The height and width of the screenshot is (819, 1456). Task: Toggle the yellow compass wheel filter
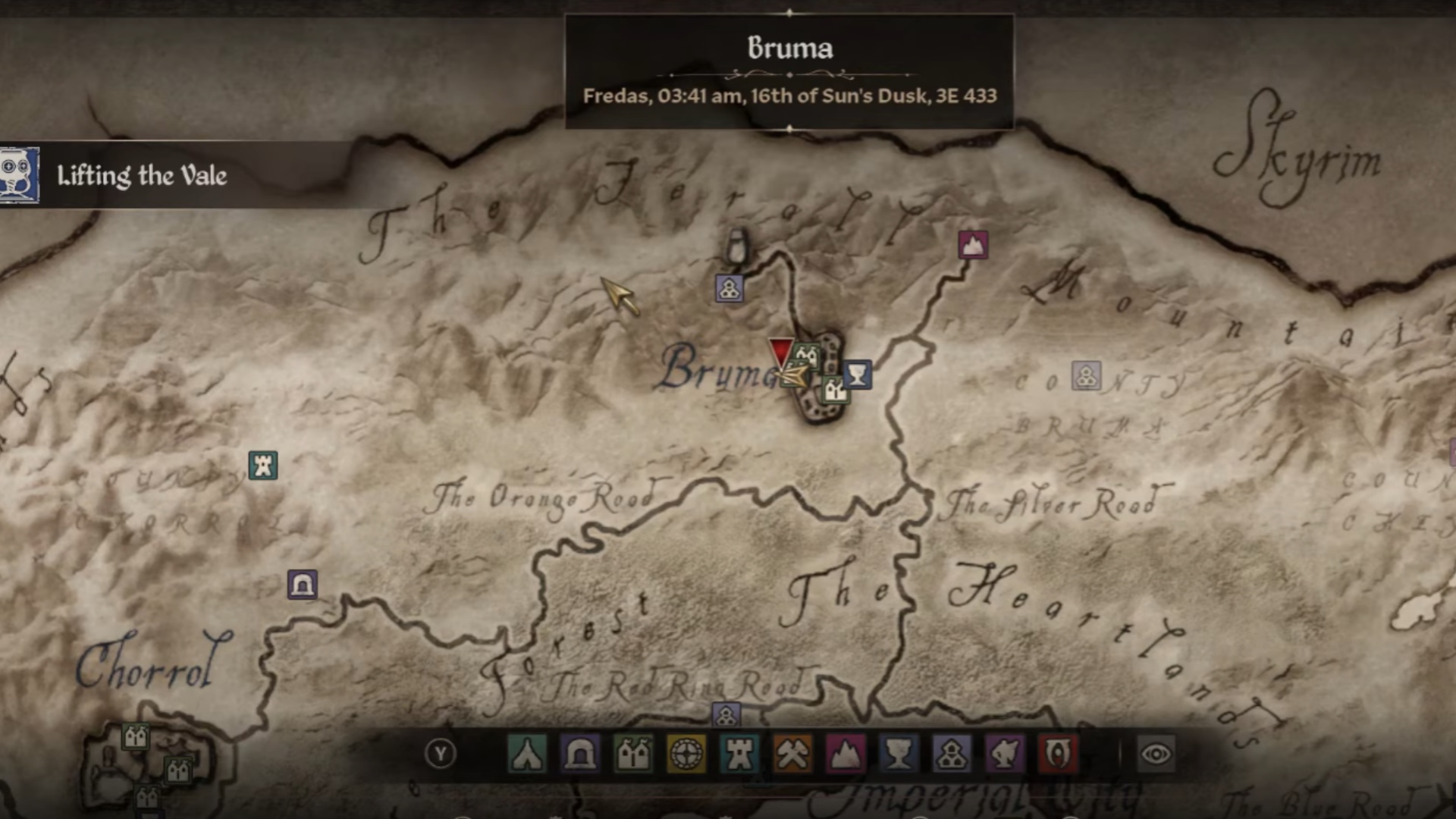(686, 754)
